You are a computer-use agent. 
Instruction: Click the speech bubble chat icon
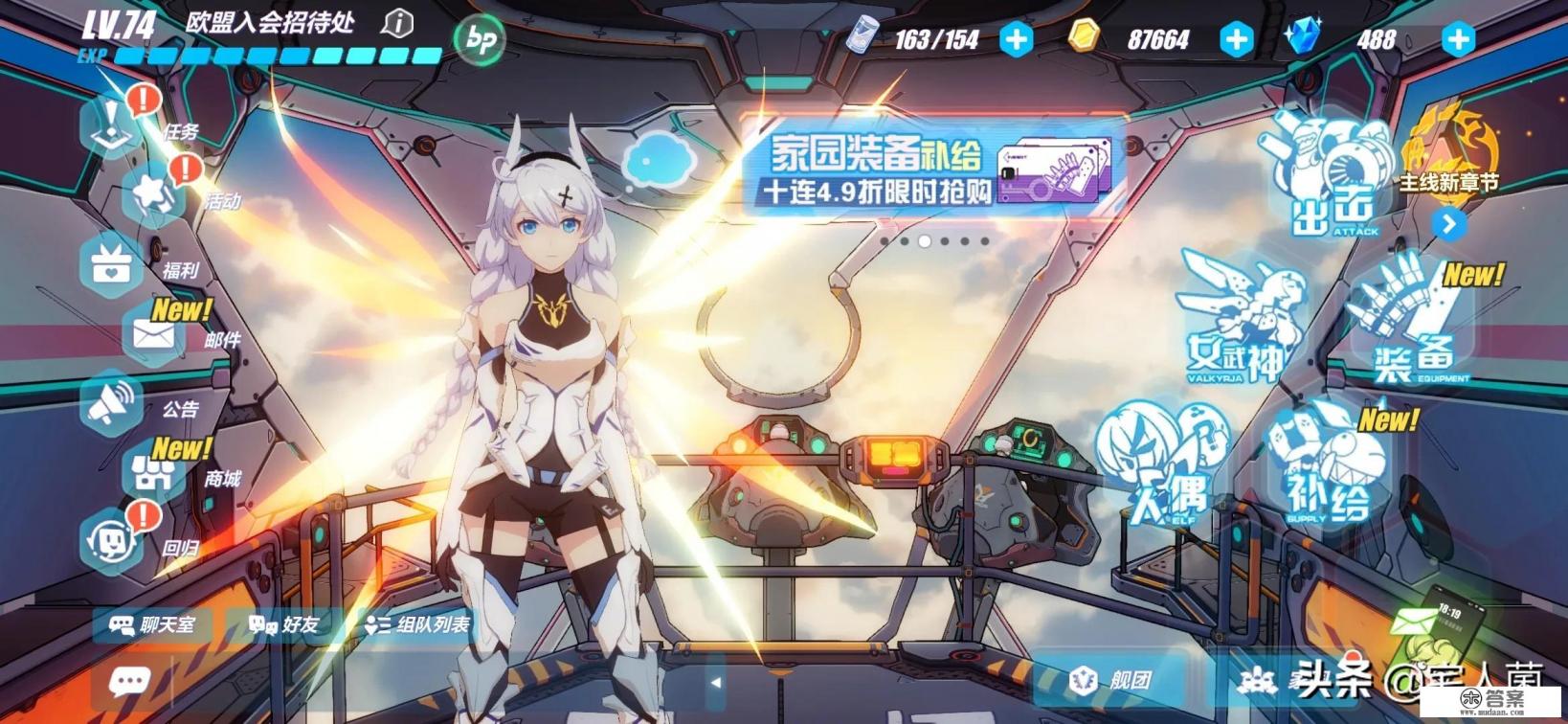click(129, 682)
